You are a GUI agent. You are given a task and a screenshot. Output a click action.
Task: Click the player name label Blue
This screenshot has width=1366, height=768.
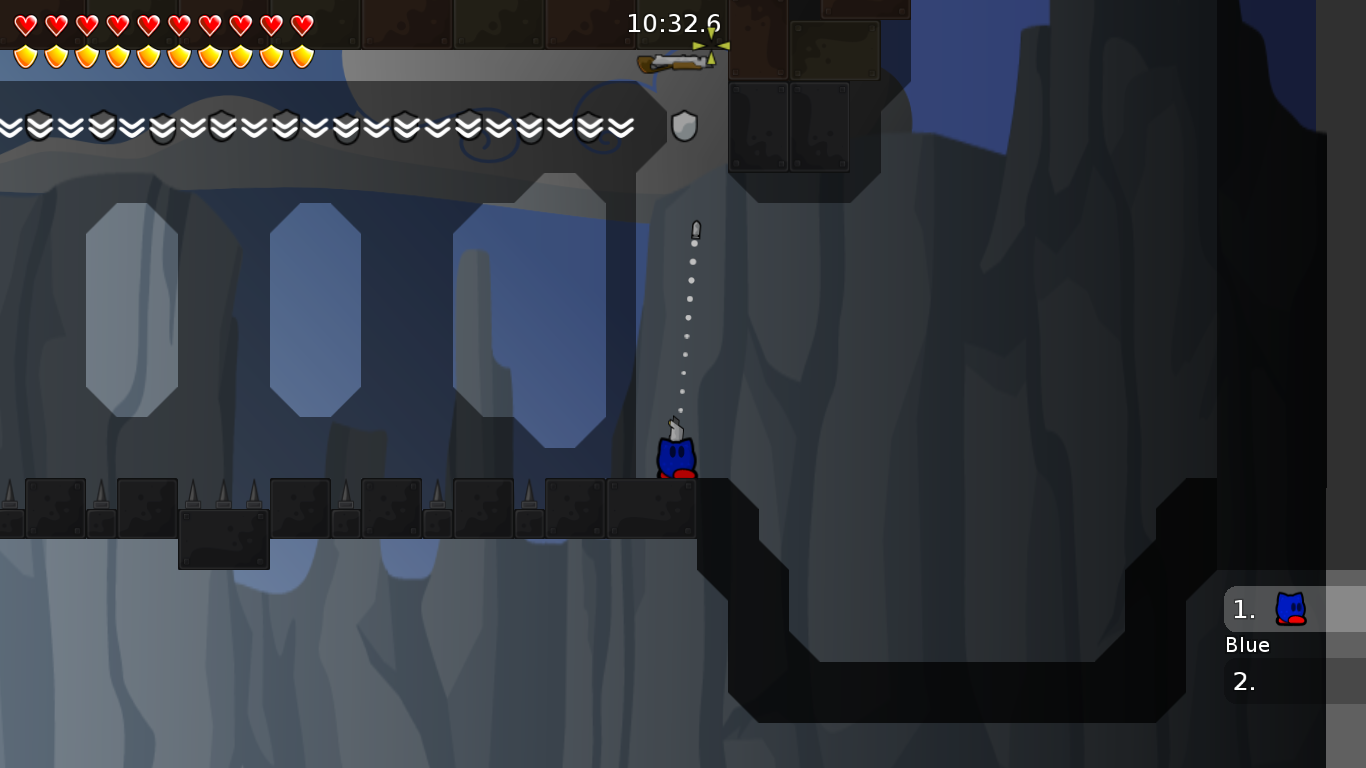click(1247, 645)
